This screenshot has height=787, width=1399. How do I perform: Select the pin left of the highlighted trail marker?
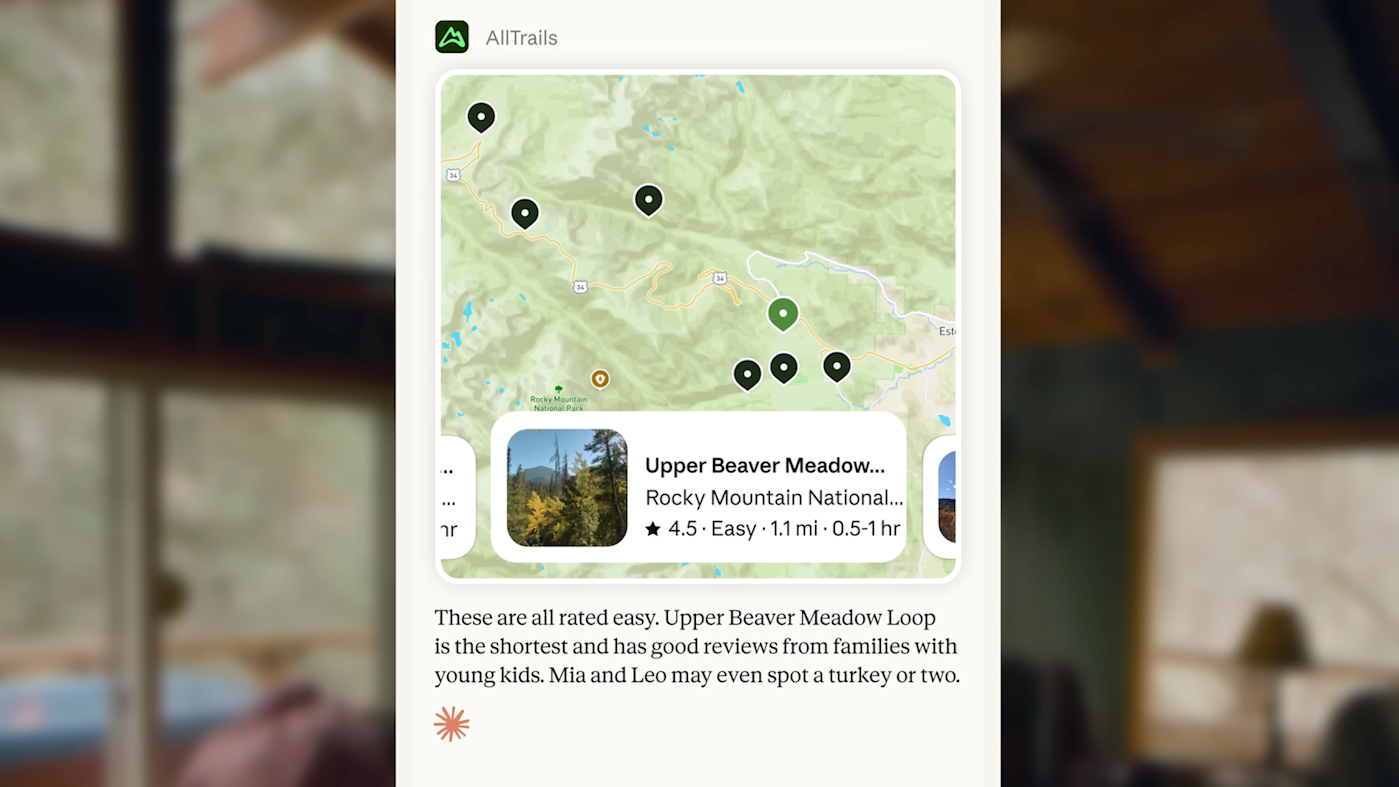(x=747, y=374)
